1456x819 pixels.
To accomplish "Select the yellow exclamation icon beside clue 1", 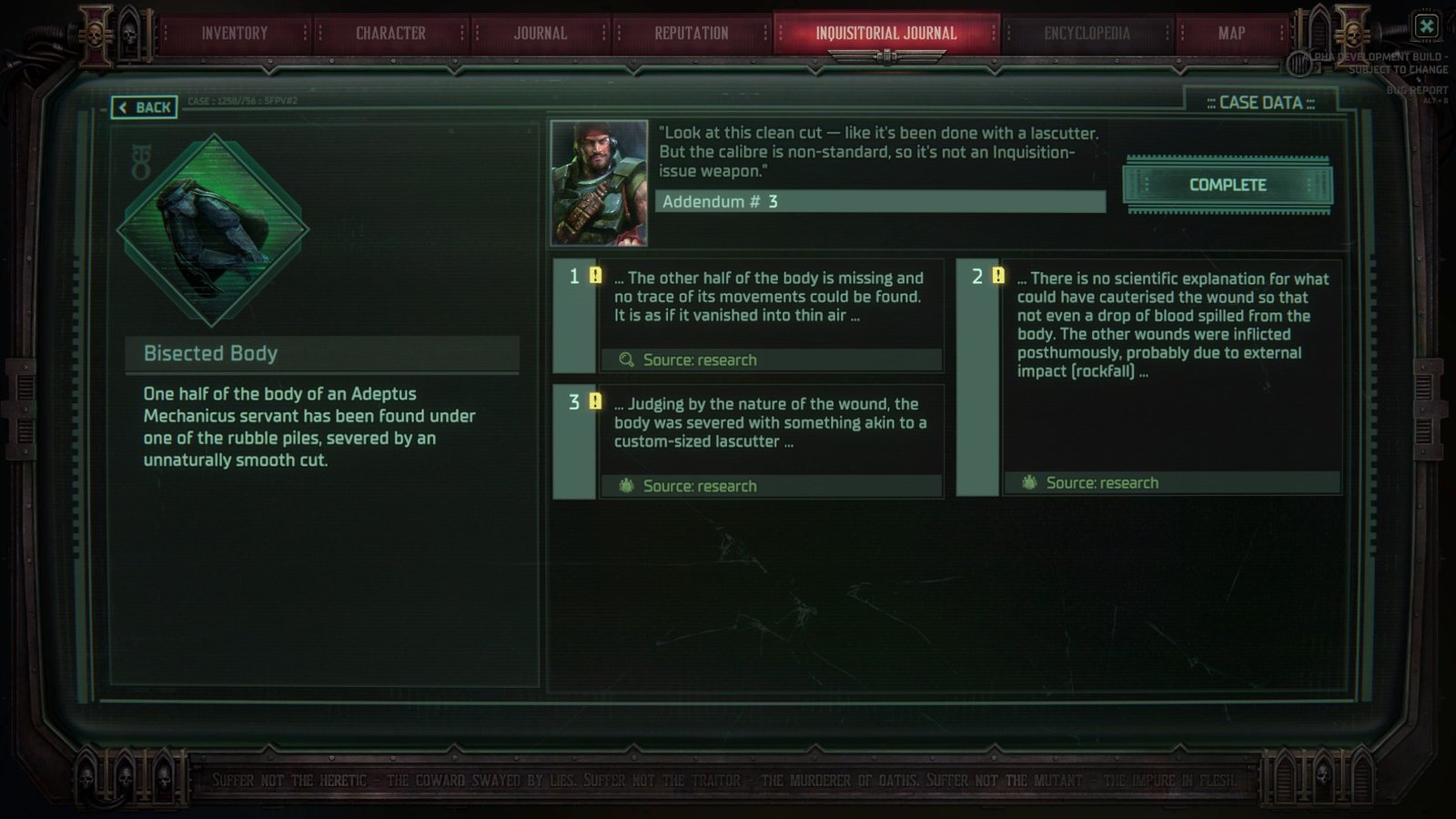I will (595, 273).
